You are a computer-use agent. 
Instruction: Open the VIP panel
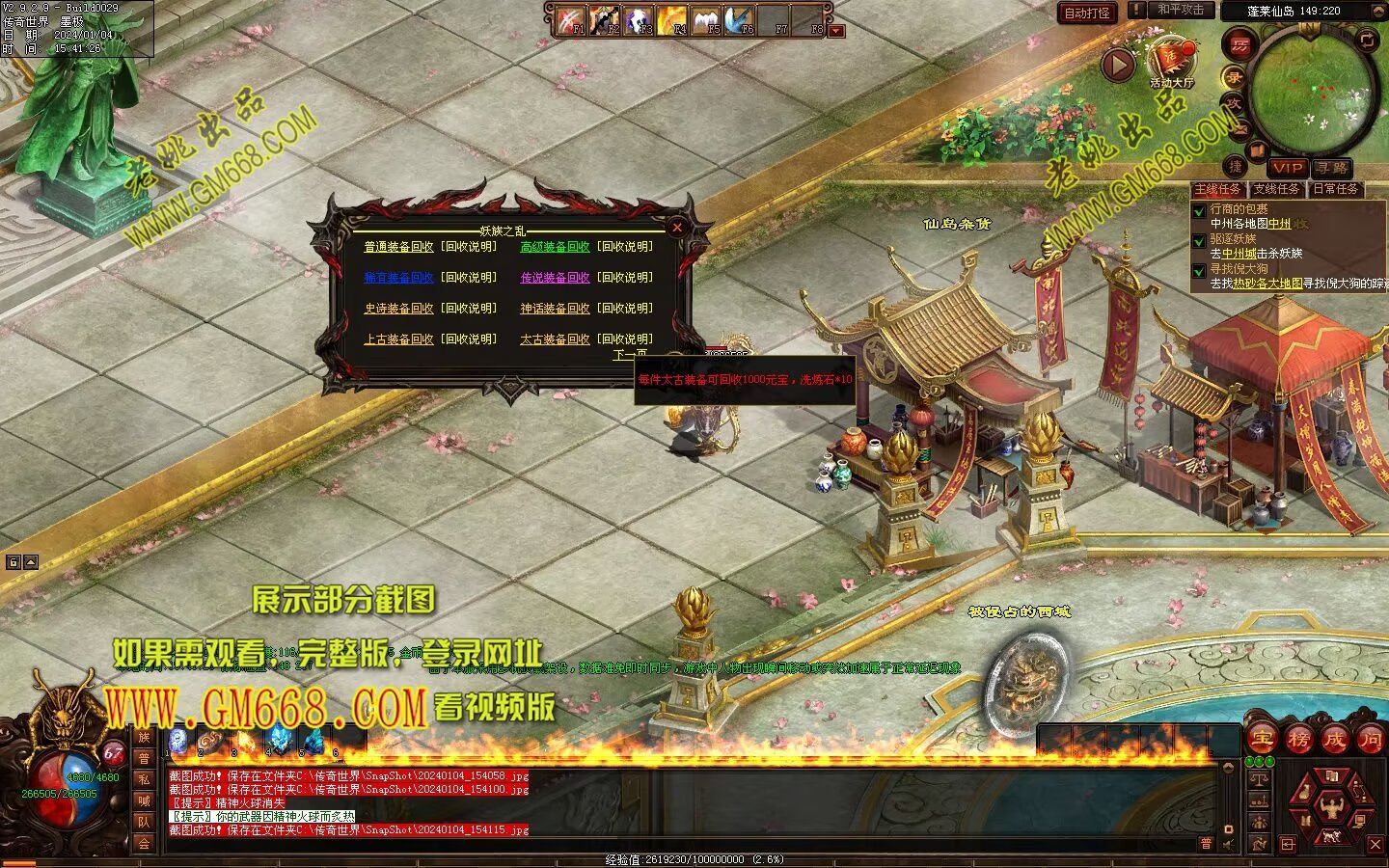click(1286, 168)
